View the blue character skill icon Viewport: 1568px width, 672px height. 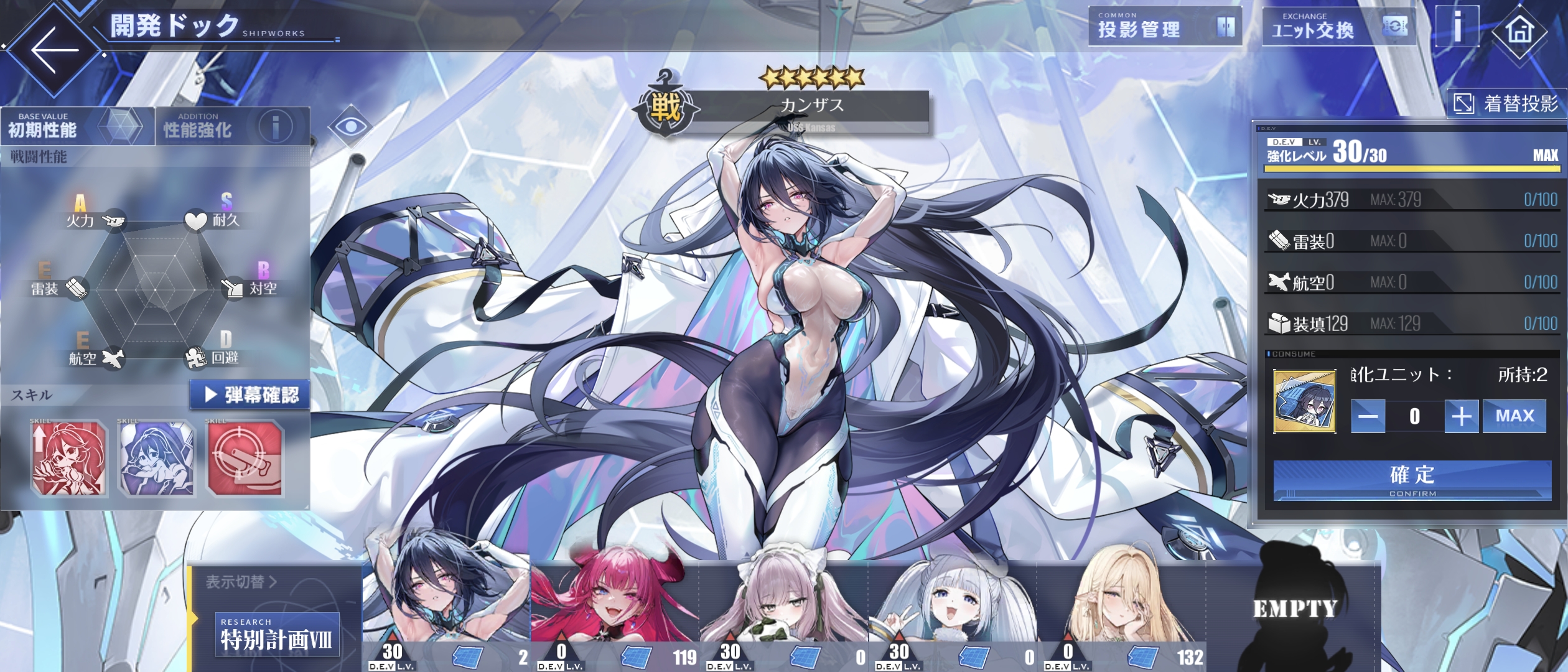point(157,459)
